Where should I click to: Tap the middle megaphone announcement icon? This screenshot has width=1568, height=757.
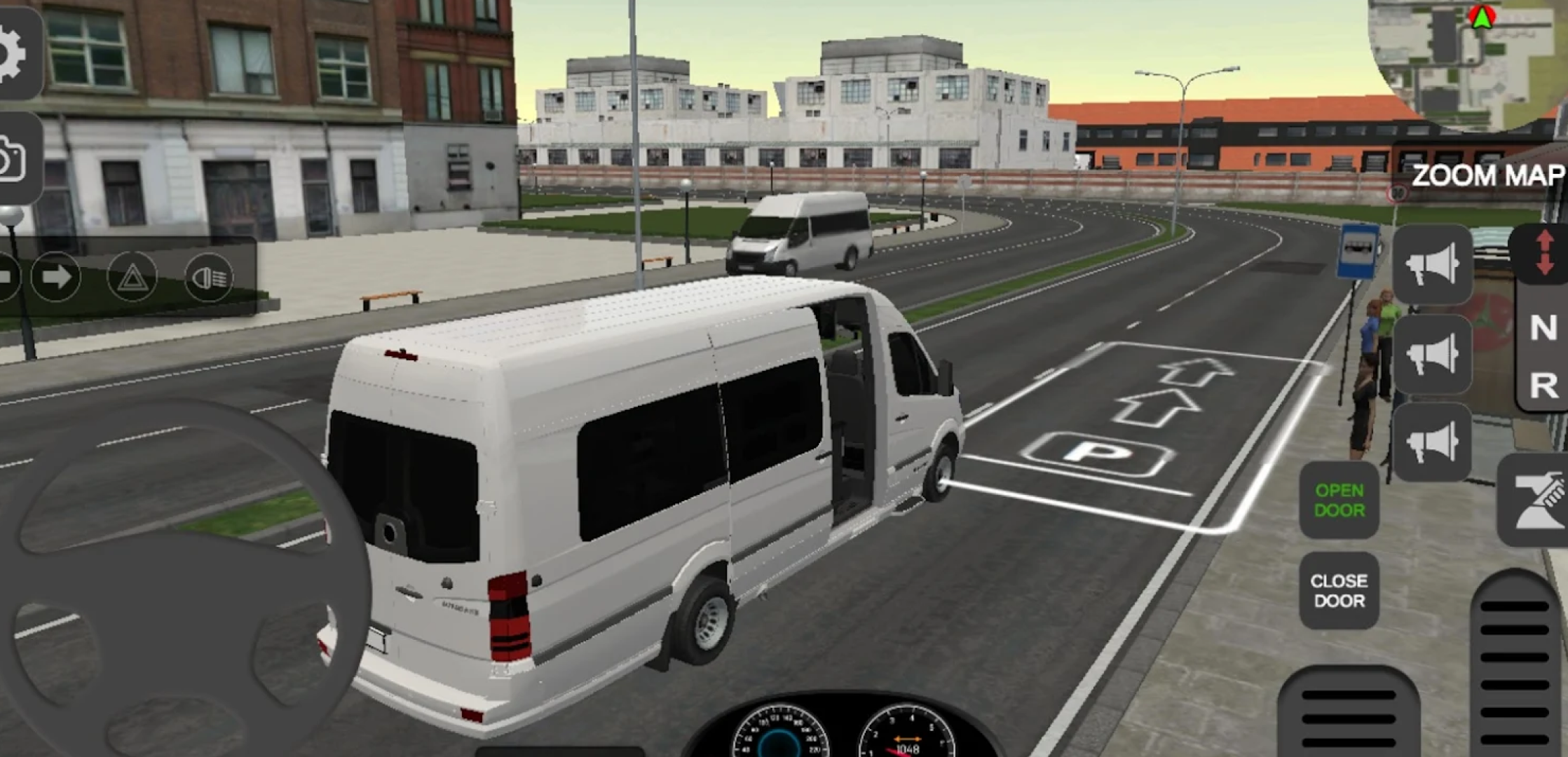pos(1434,355)
